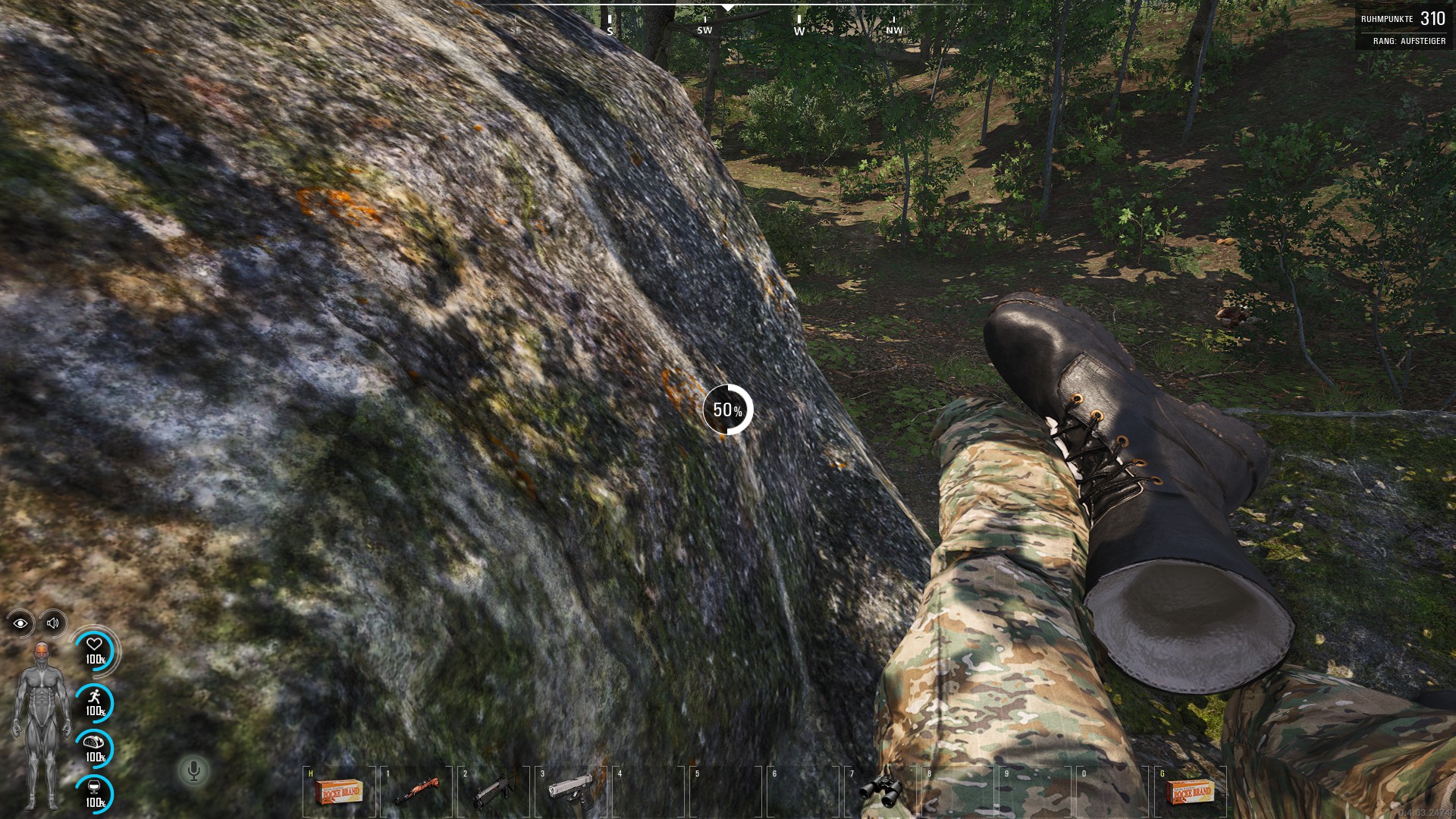The width and height of the screenshot is (1456, 819).
Task: Select the Rocke Brand box in slot H
Action: 337,793
